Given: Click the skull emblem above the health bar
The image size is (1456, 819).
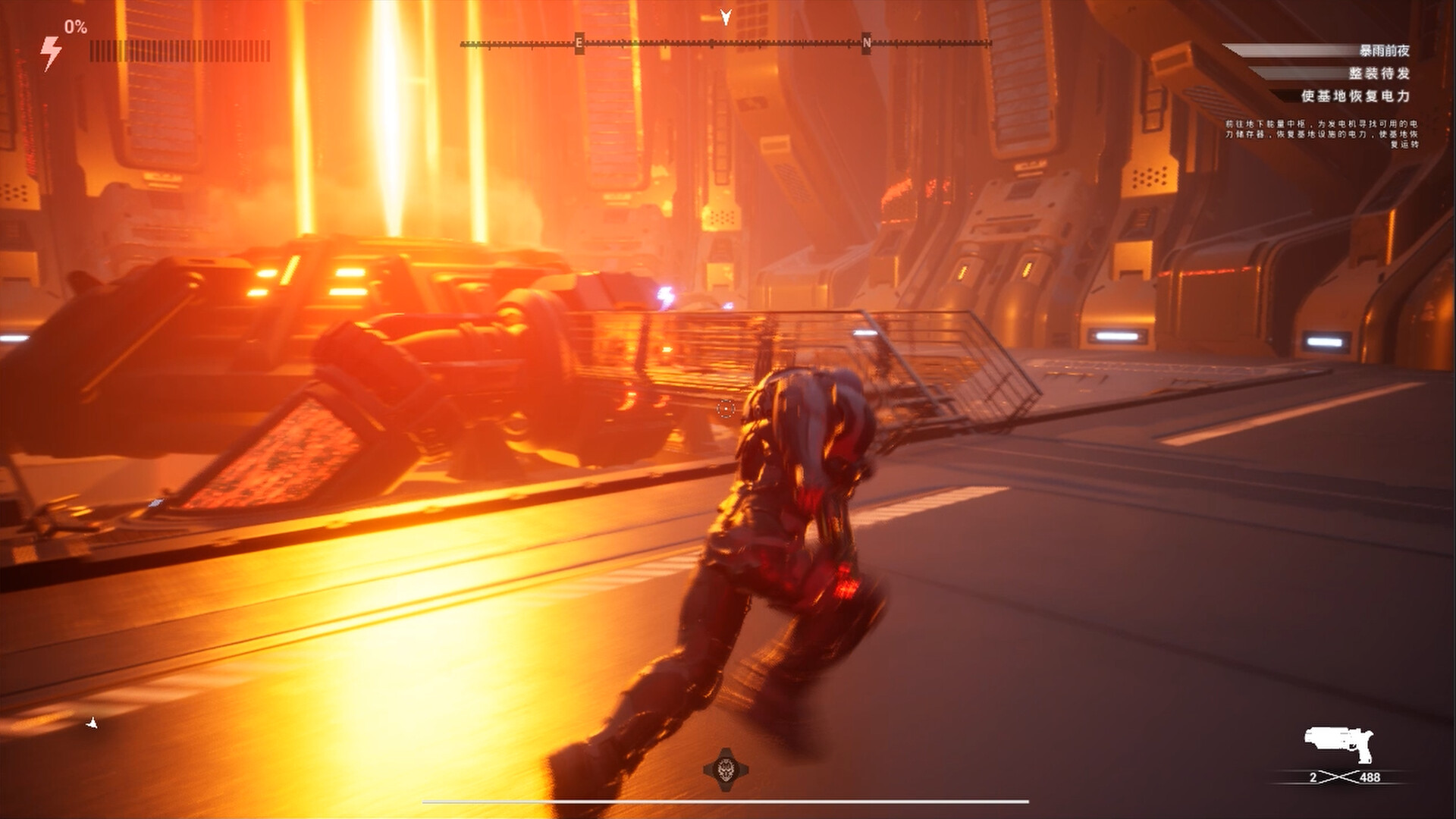Looking at the screenshot, I should [727, 768].
